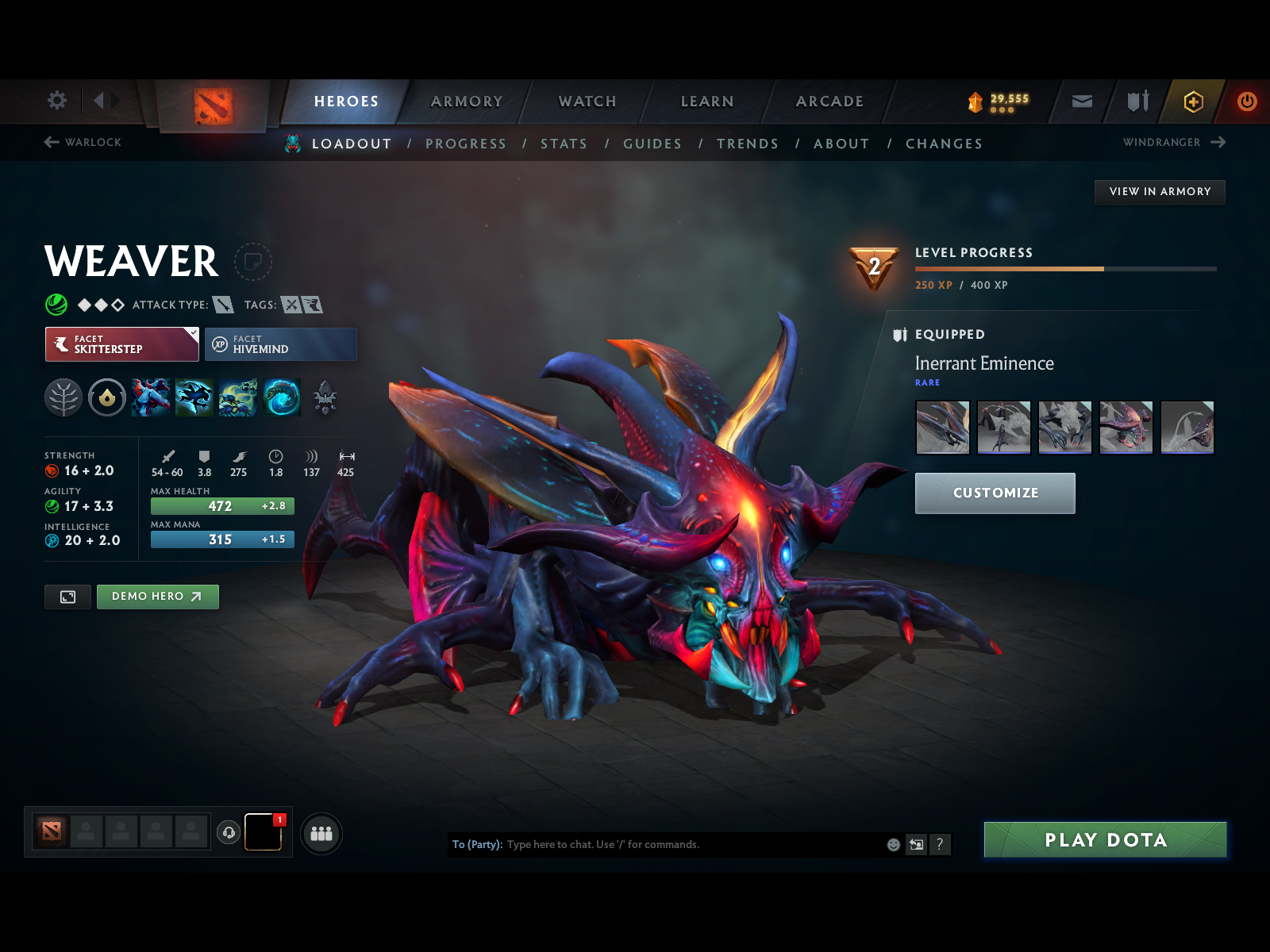The width and height of the screenshot is (1270, 952).
Task: Select the first Inerrant Eminence item thumbnail
Action: 942,427
